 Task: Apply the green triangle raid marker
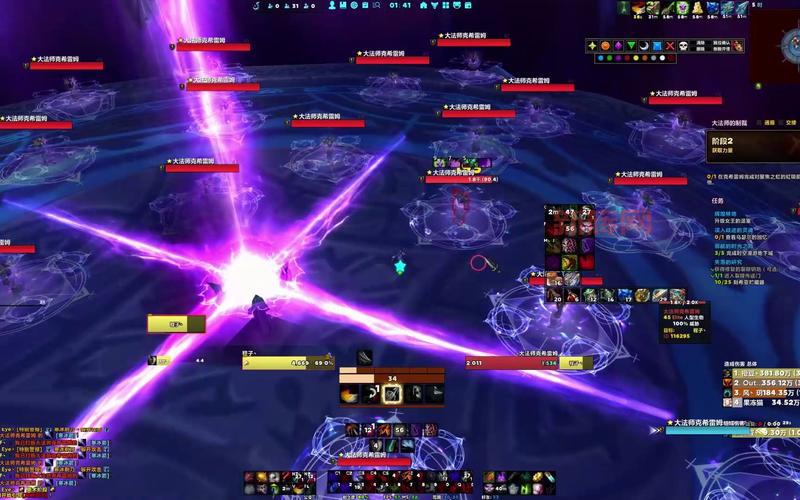click(x=632, y=46)
